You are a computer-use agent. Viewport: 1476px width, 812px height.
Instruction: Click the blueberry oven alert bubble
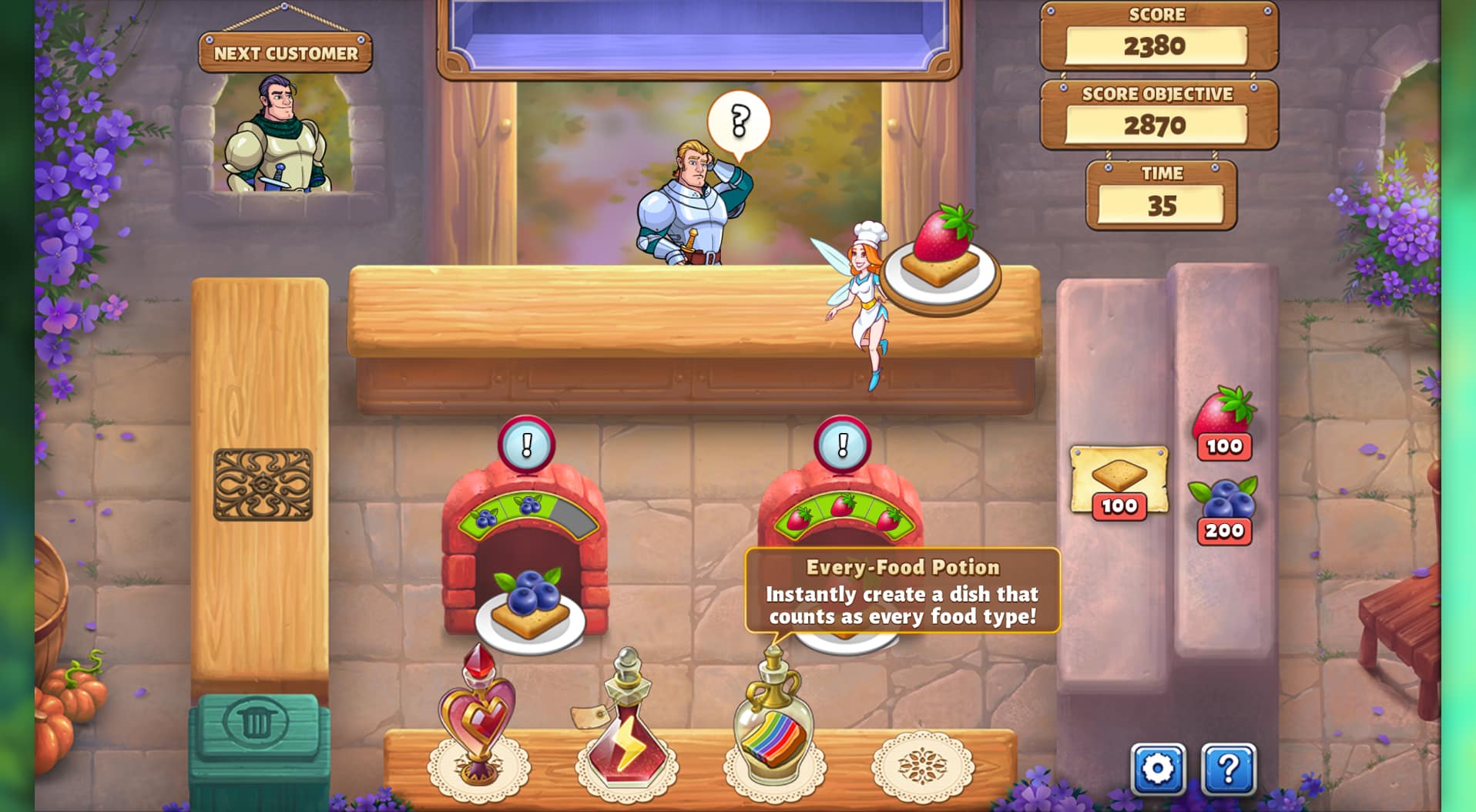[526, 445]
